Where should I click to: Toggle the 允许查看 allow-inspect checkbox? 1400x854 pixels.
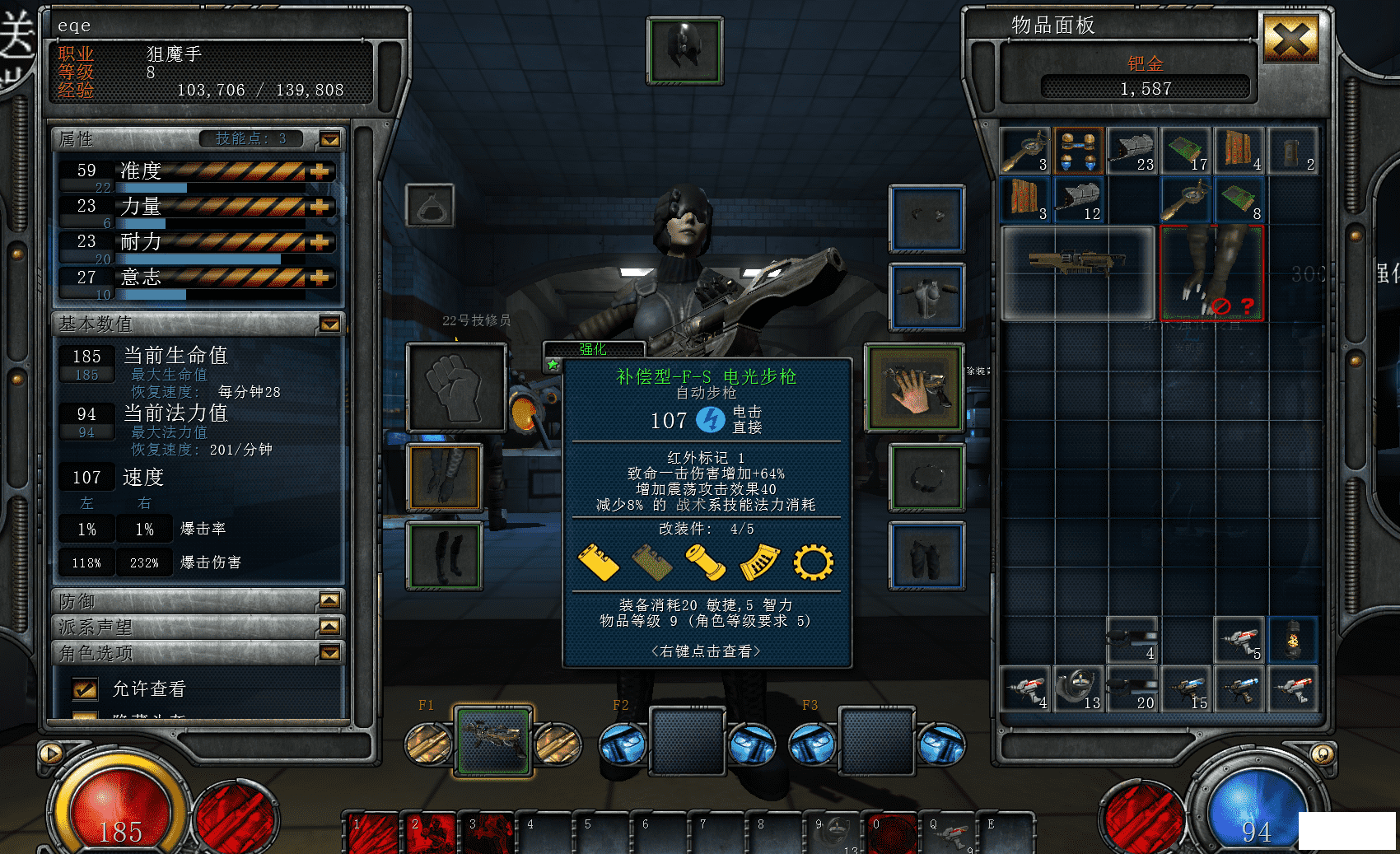85,688
